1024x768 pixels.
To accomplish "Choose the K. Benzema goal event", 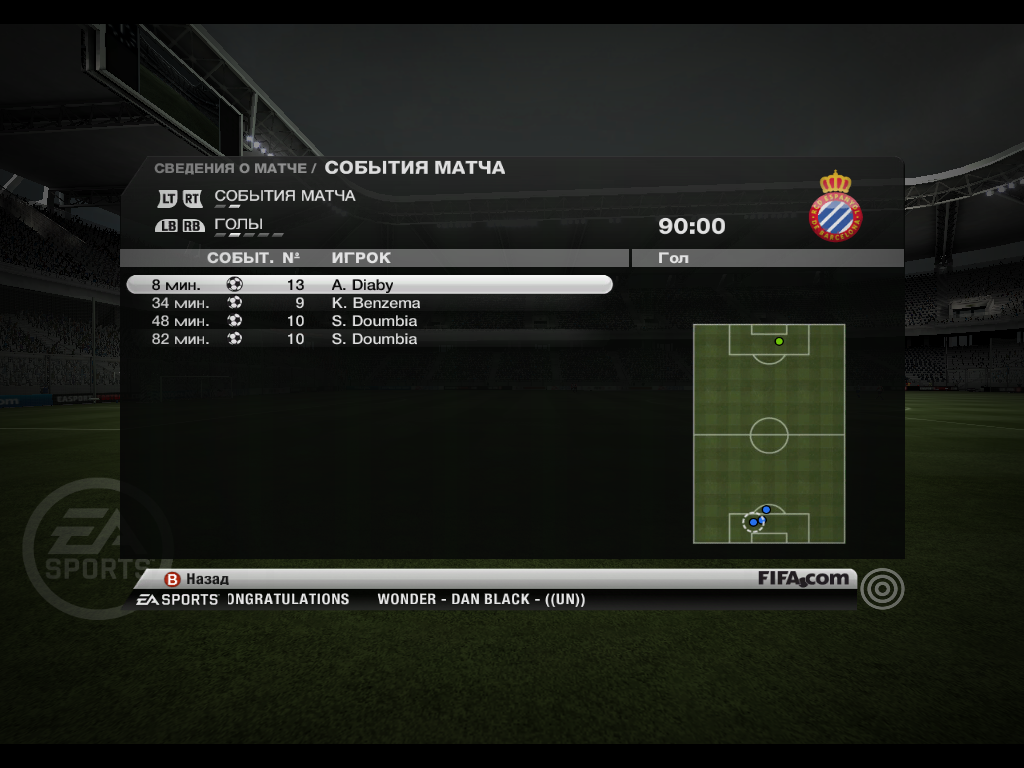I will click(x=370, y=303).
